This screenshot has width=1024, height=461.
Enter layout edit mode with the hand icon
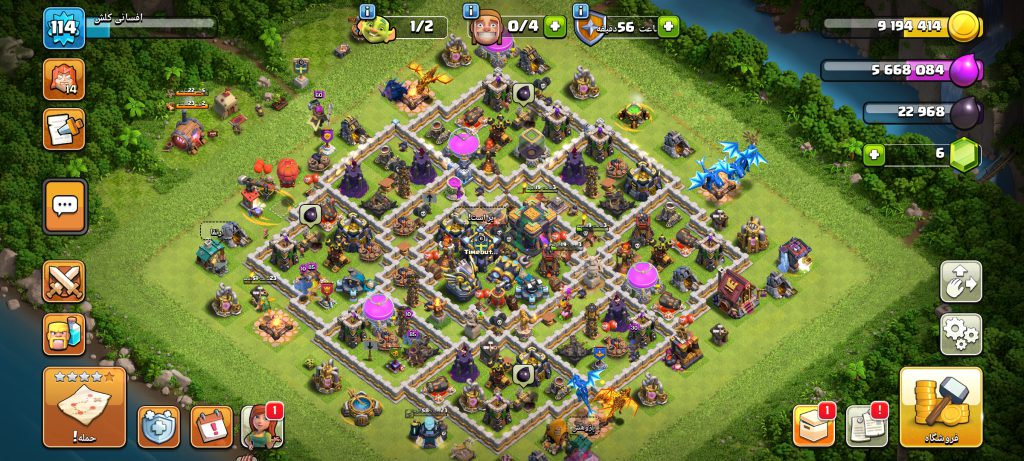[x=961, y=282]
